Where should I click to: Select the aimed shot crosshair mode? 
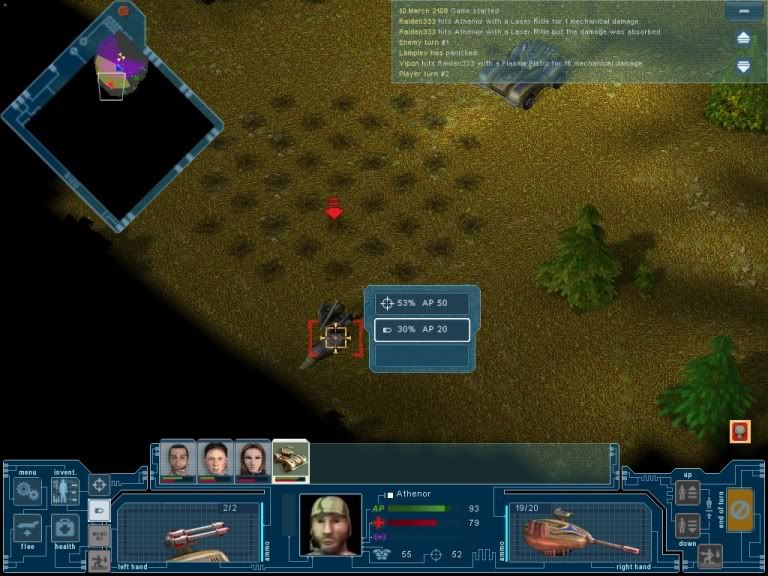coord(99,485)
